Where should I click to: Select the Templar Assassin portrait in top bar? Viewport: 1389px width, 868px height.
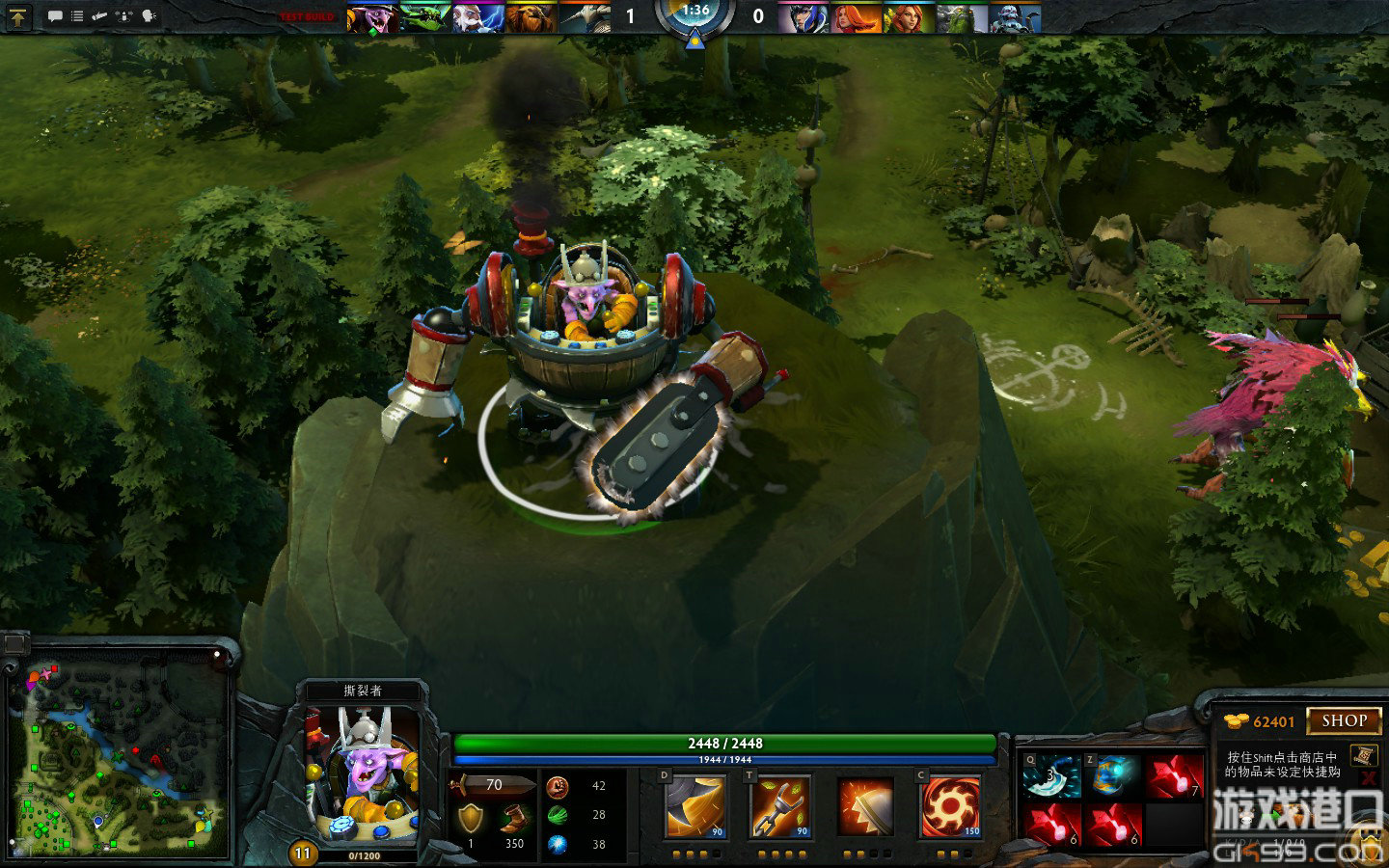click(803, 17)
